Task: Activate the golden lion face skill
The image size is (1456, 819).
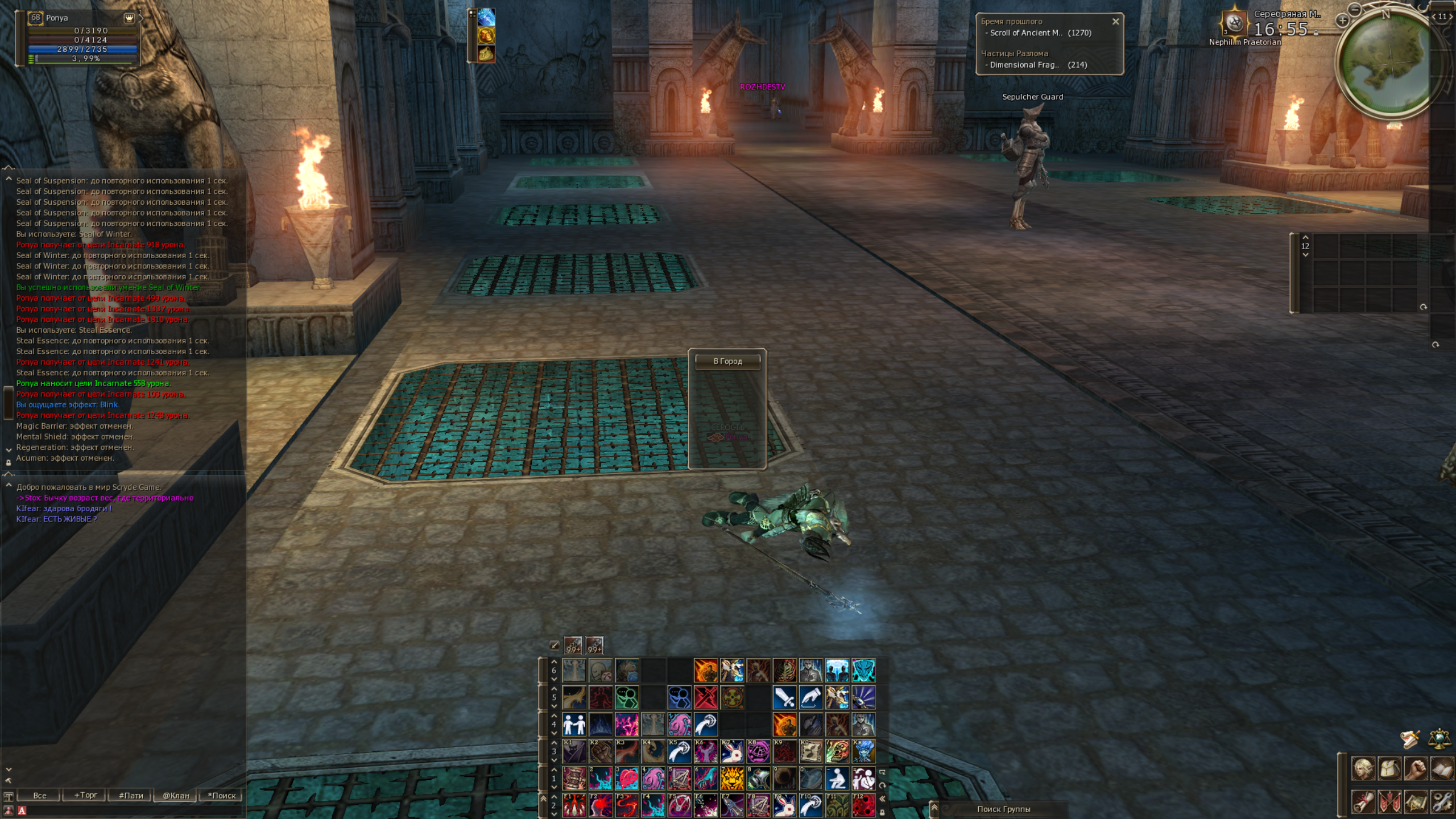Action: (732, 779)
